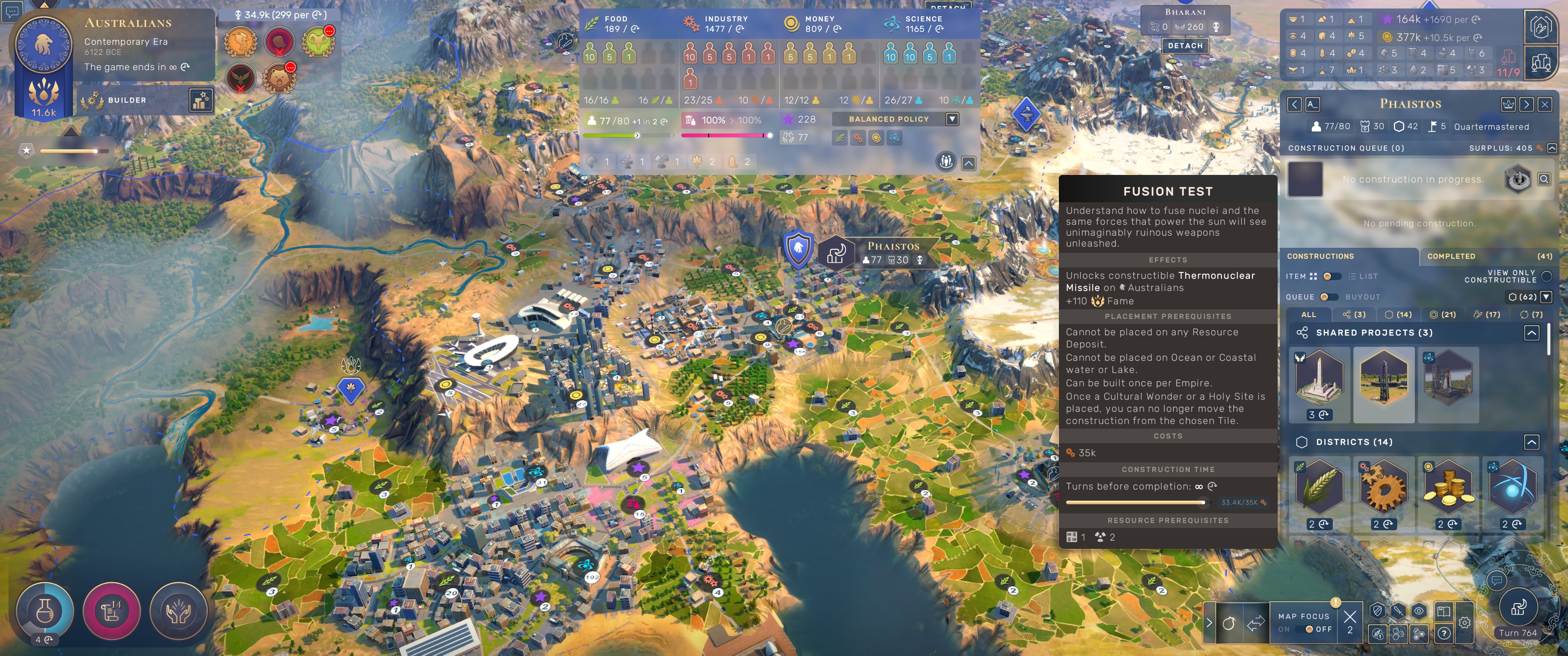Close the Phaistos city panel
The image size is (1568, 656).
click(x=1544, y=105)
